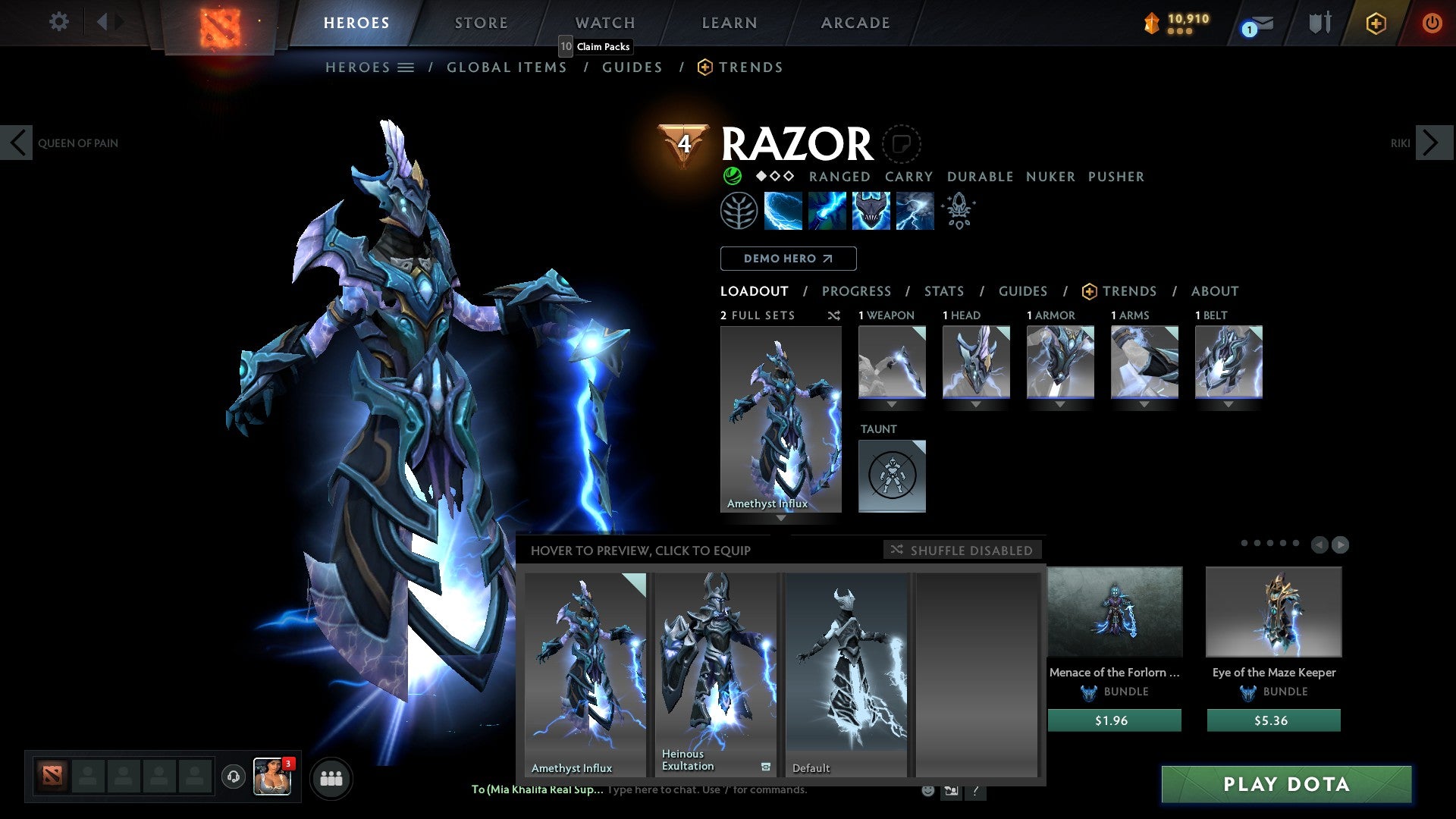The image size is (1456, 819).
Task: Select Razor's Plasma Field ability icon
Action: (x=785, y=211)
